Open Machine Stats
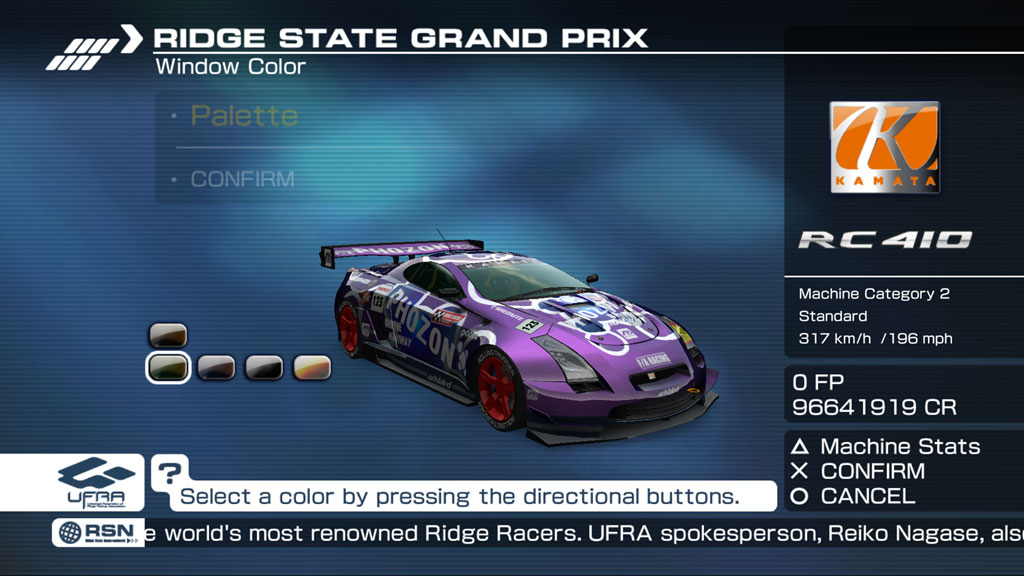This screenshot has width=1024, height=576. pos(899,447)
